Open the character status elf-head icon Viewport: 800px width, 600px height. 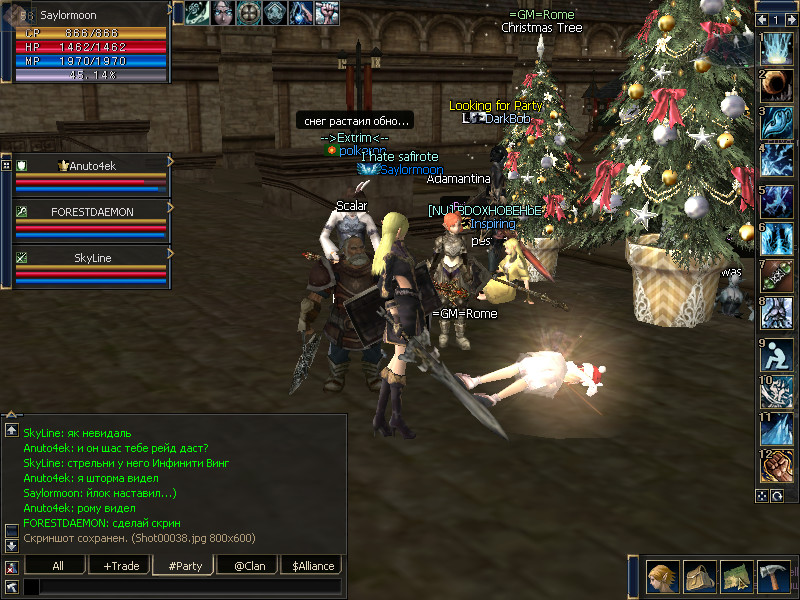663,577
